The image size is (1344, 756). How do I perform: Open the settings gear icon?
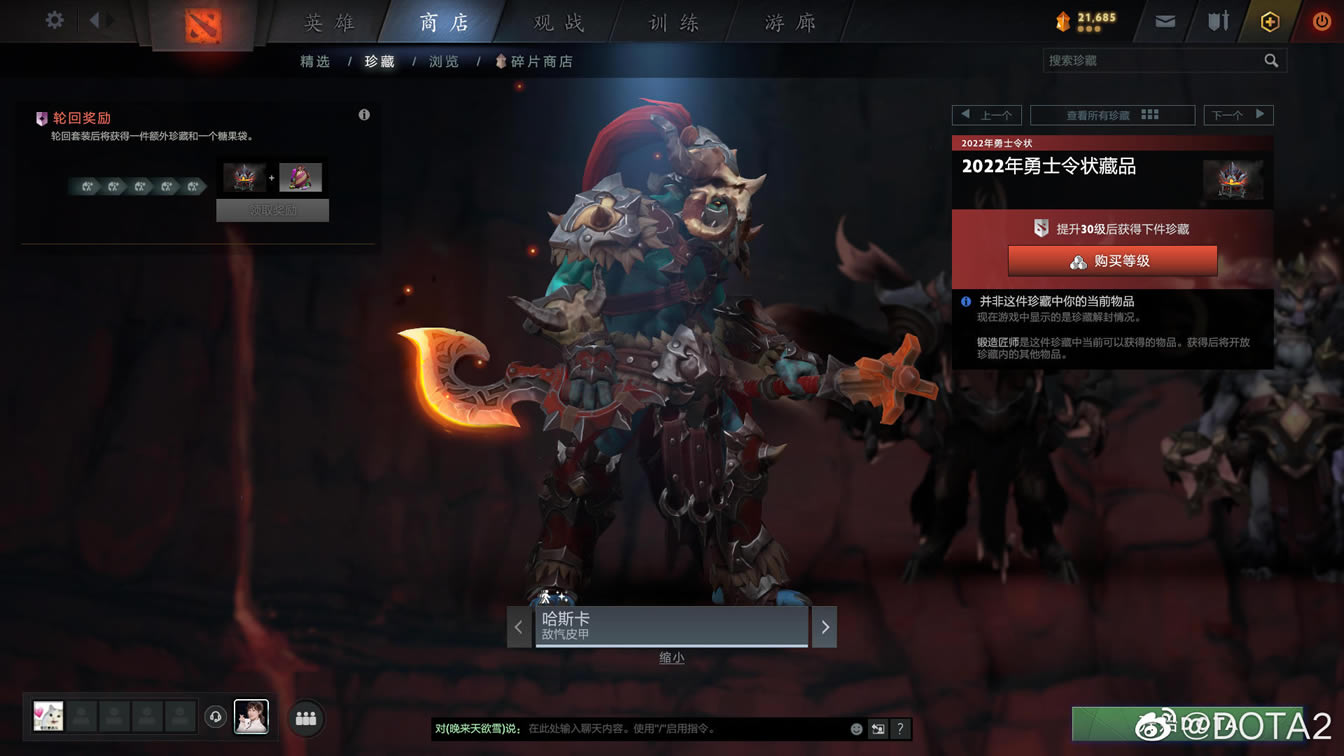click(x=53, y=18)
